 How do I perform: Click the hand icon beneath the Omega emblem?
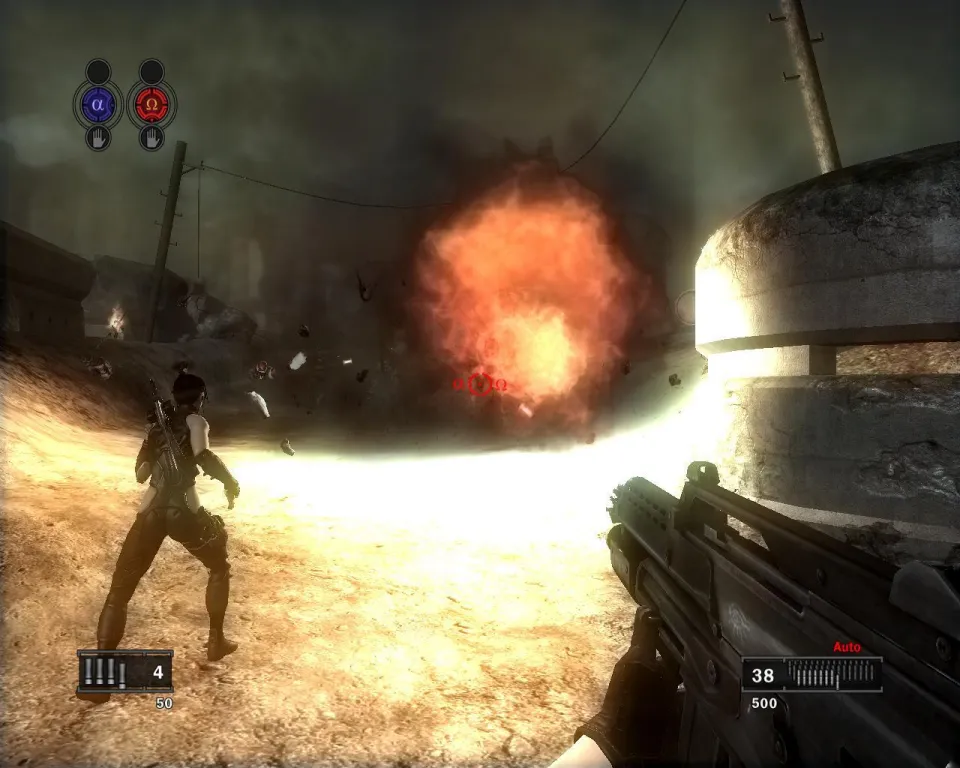click(152, 138)
